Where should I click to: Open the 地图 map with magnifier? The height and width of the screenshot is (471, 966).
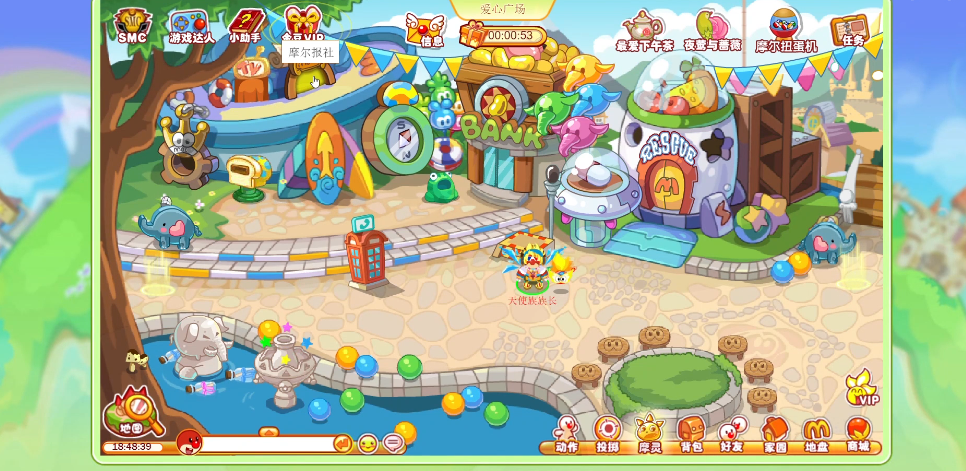pos(133,411)
